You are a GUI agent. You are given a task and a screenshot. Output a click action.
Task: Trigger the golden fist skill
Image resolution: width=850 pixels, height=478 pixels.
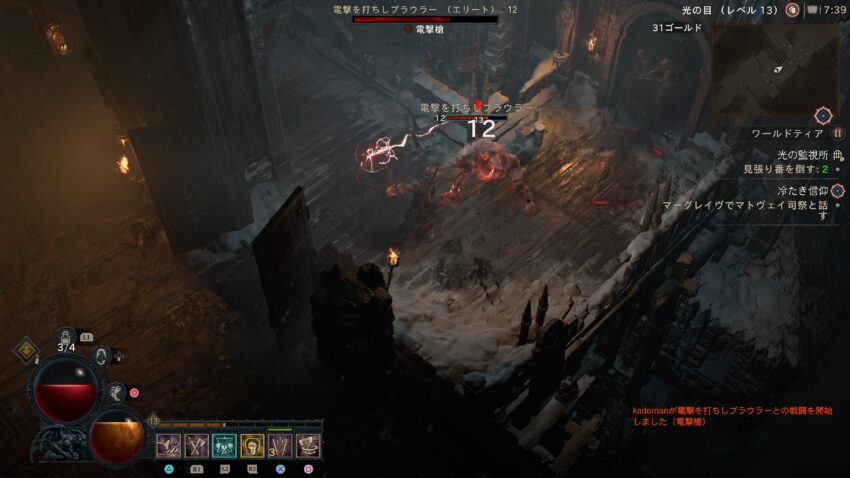click(x=252, y=445)
